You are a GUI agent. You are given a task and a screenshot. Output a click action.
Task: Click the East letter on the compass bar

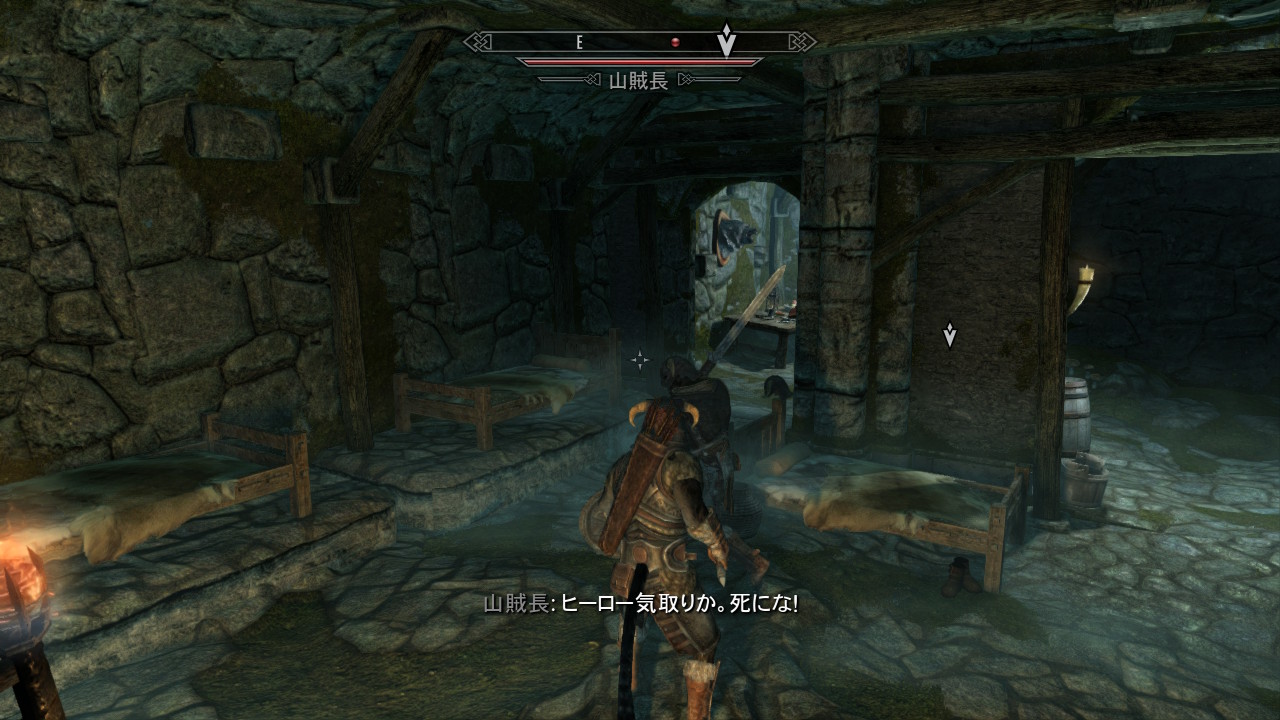pyautogui.click(x=579, y=42)
